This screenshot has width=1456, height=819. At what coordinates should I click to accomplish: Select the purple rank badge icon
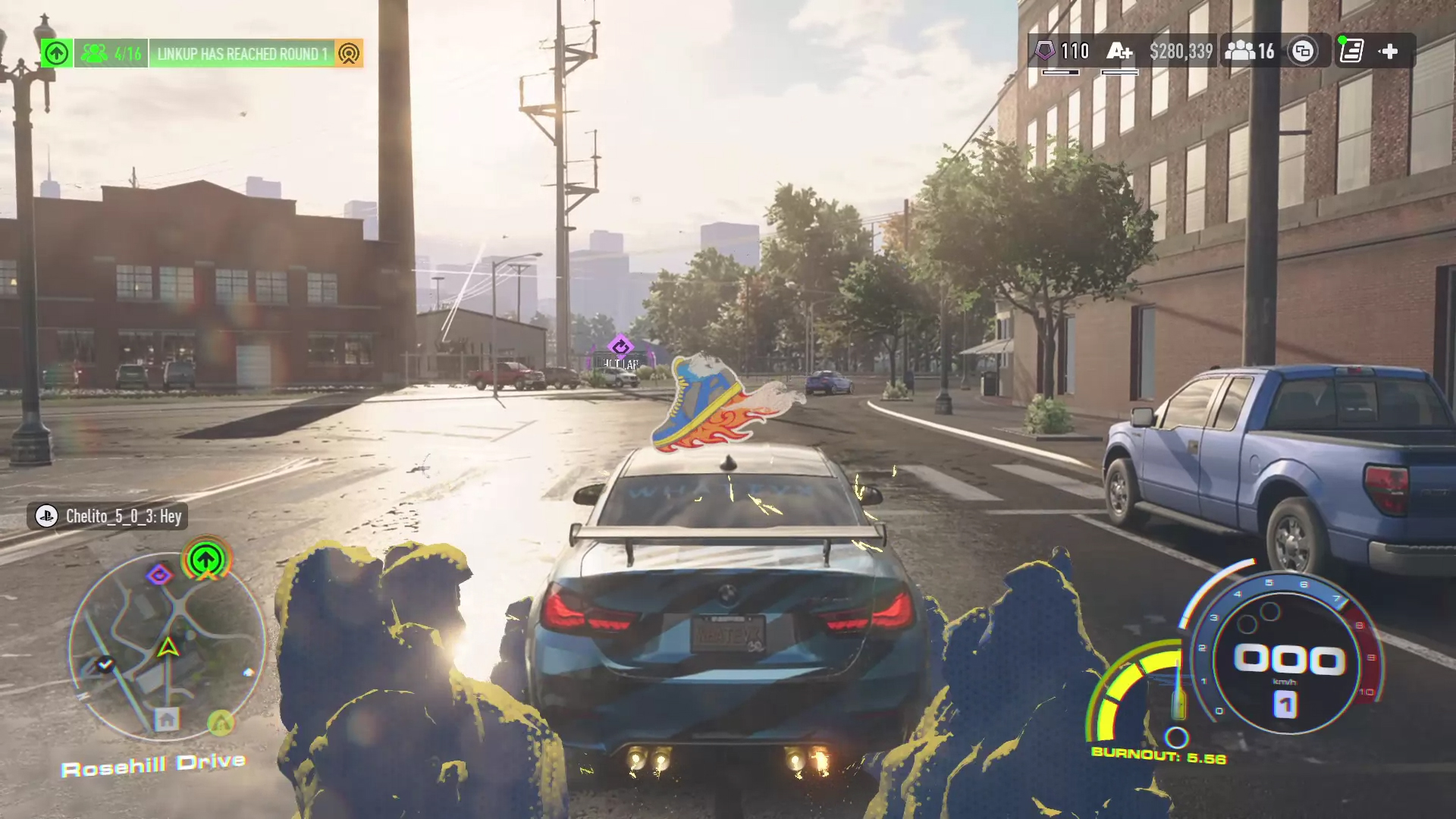pyautogui.click(x=1045, y=52)
